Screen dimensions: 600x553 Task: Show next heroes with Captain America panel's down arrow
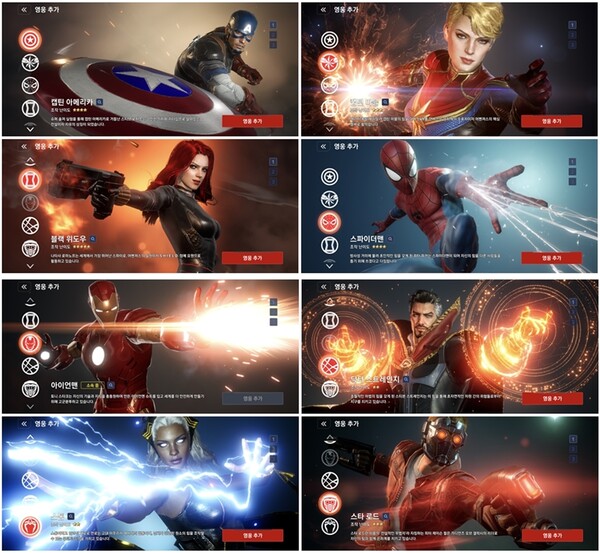[30, 129]
